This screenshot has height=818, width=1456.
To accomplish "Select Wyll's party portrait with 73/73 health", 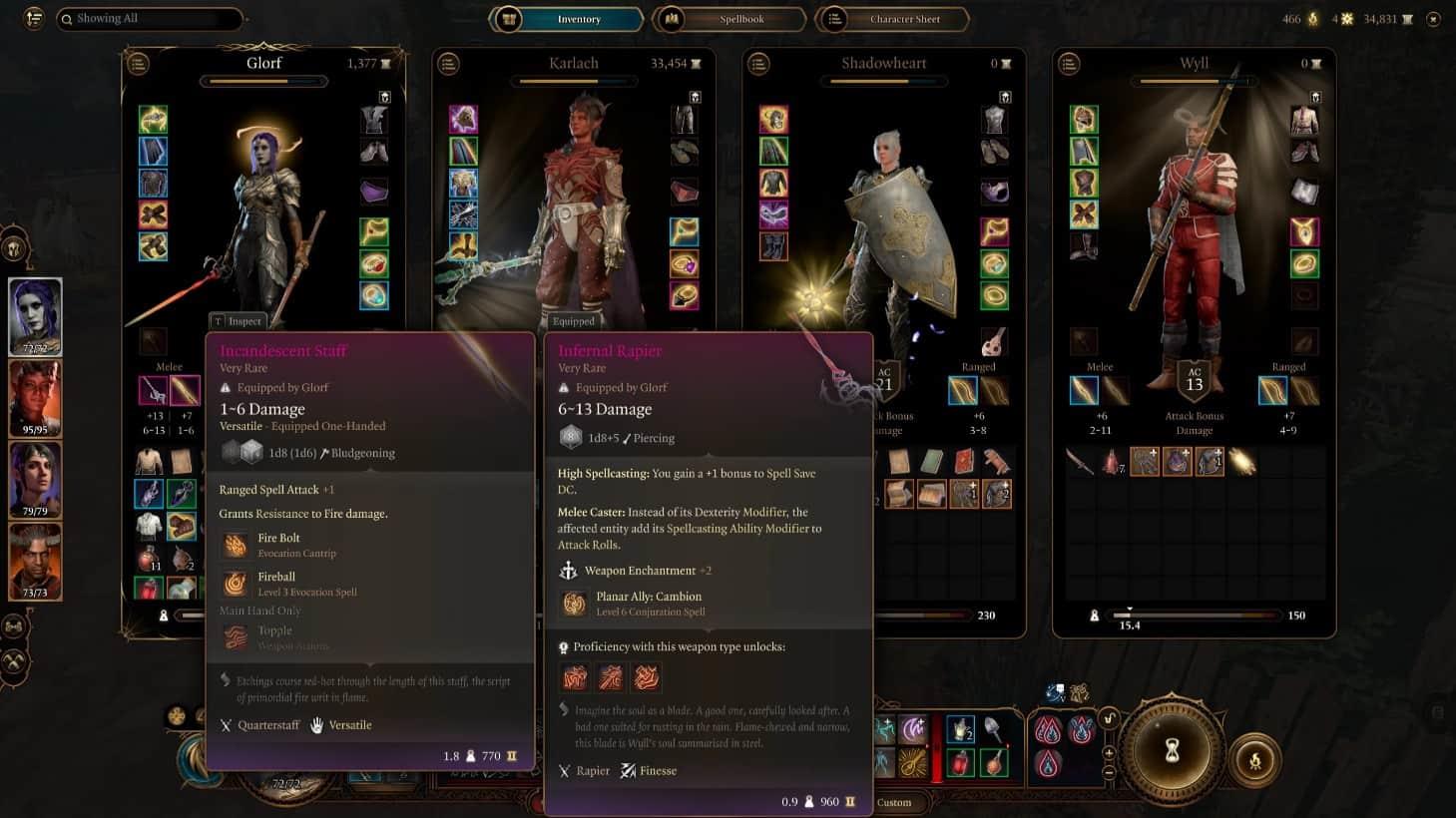I will tap(35, 561).
